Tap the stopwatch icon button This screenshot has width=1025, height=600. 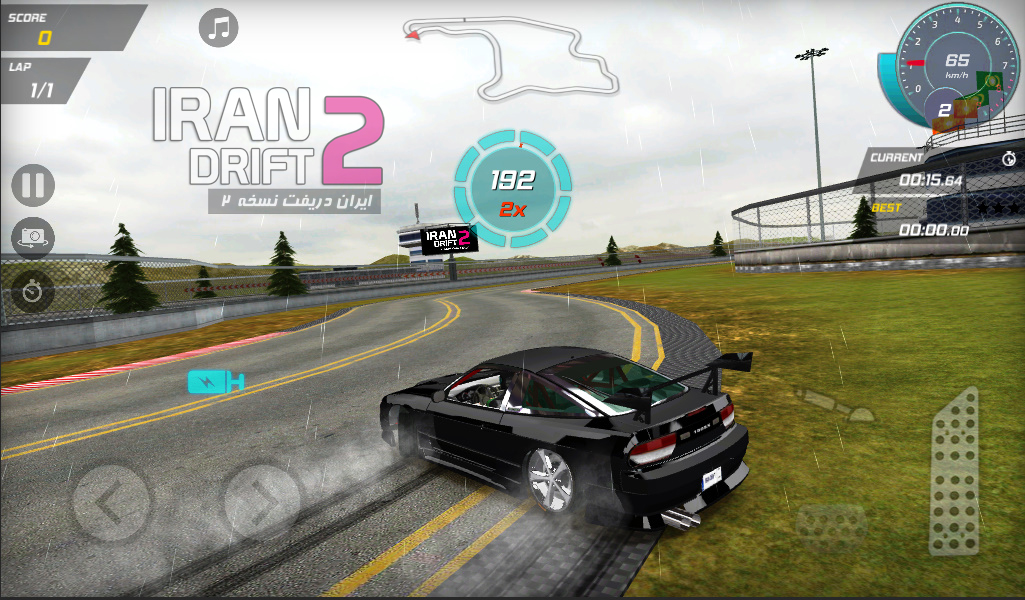pos(33,291)
